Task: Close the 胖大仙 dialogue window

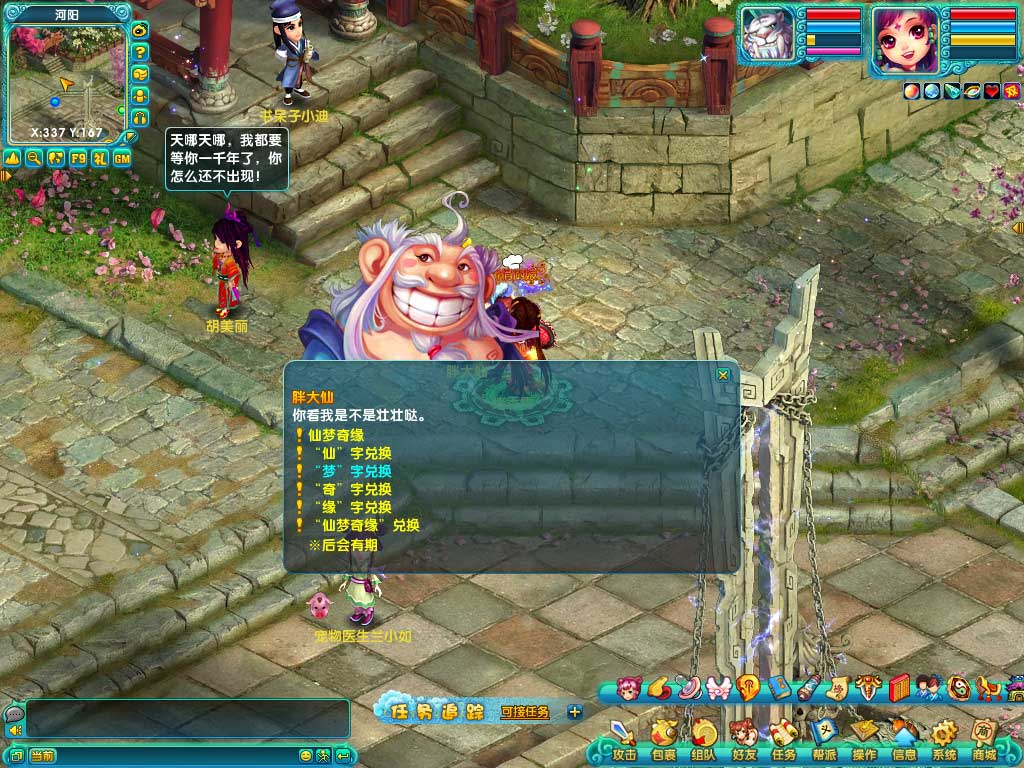Action: click(723, 375)
